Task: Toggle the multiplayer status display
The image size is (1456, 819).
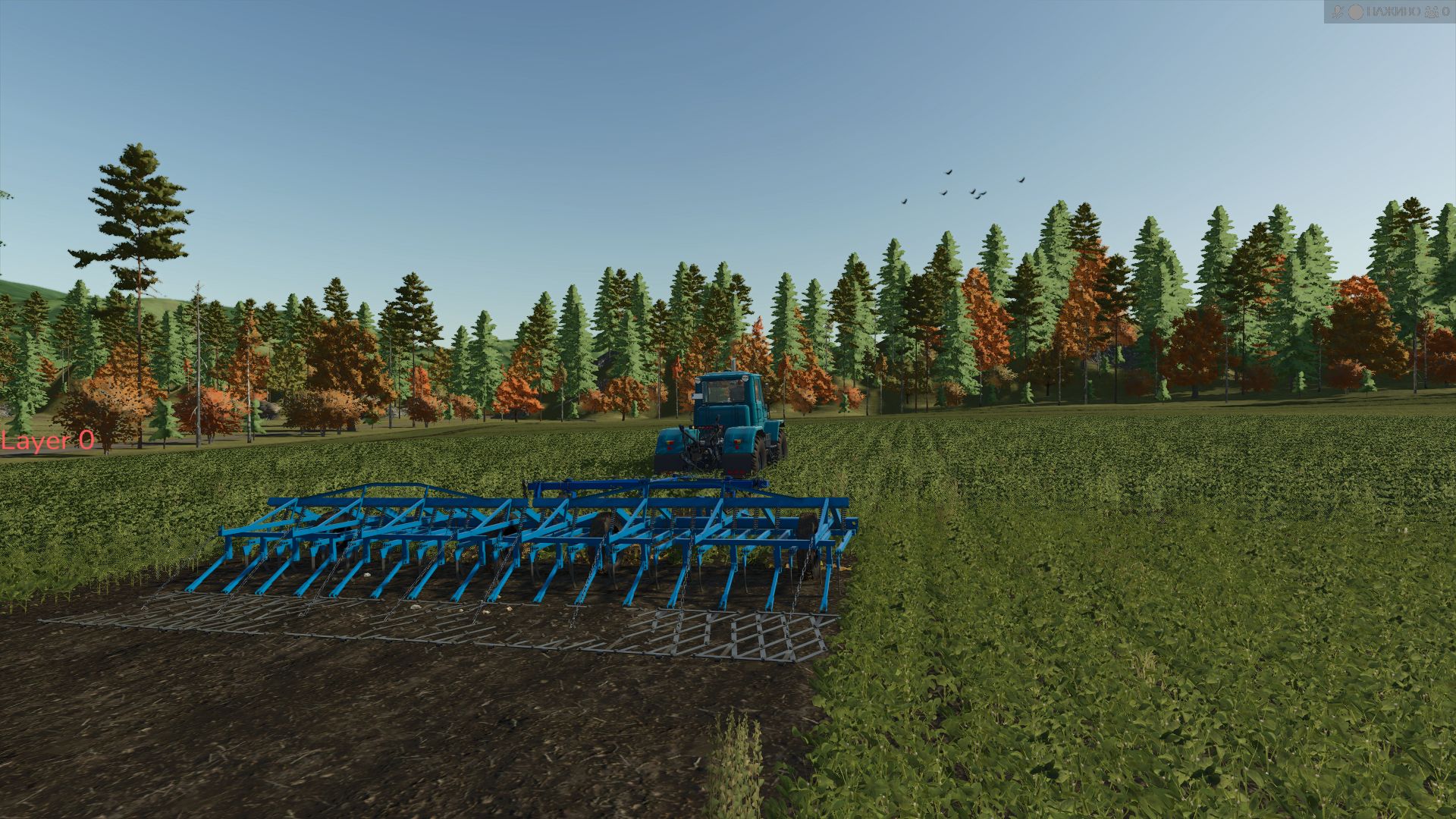Action: (1430, 11)
